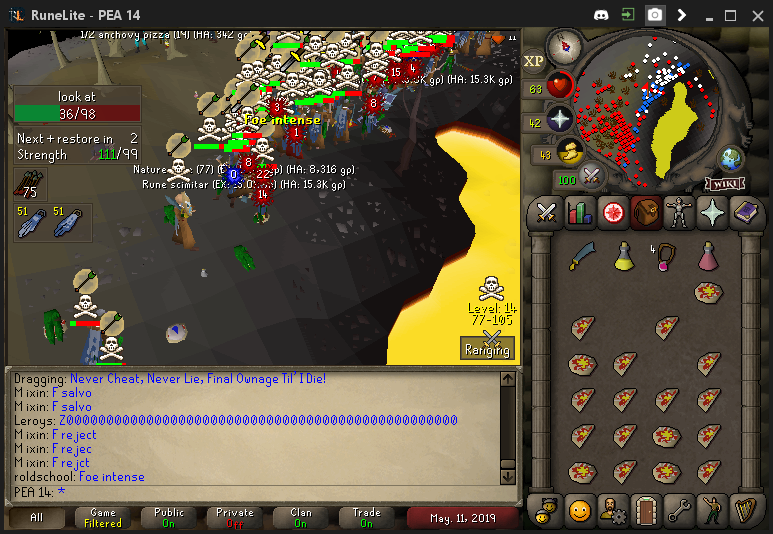Image resolution: width=773 pixels, height=534 pixels.
Task: Open the Logout door tab
Action: click(645, 510)
